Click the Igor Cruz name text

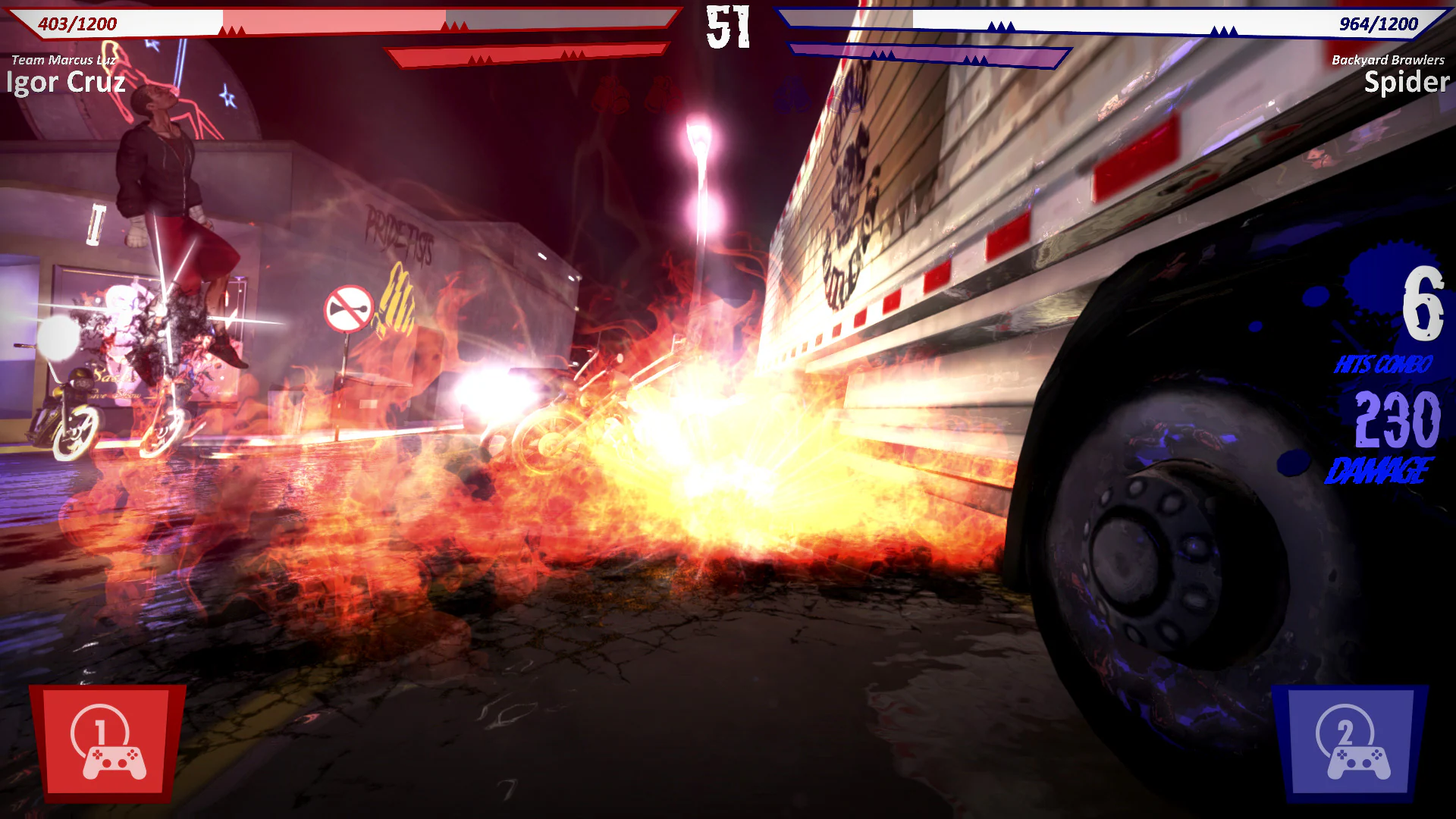[x=64, y=83]
